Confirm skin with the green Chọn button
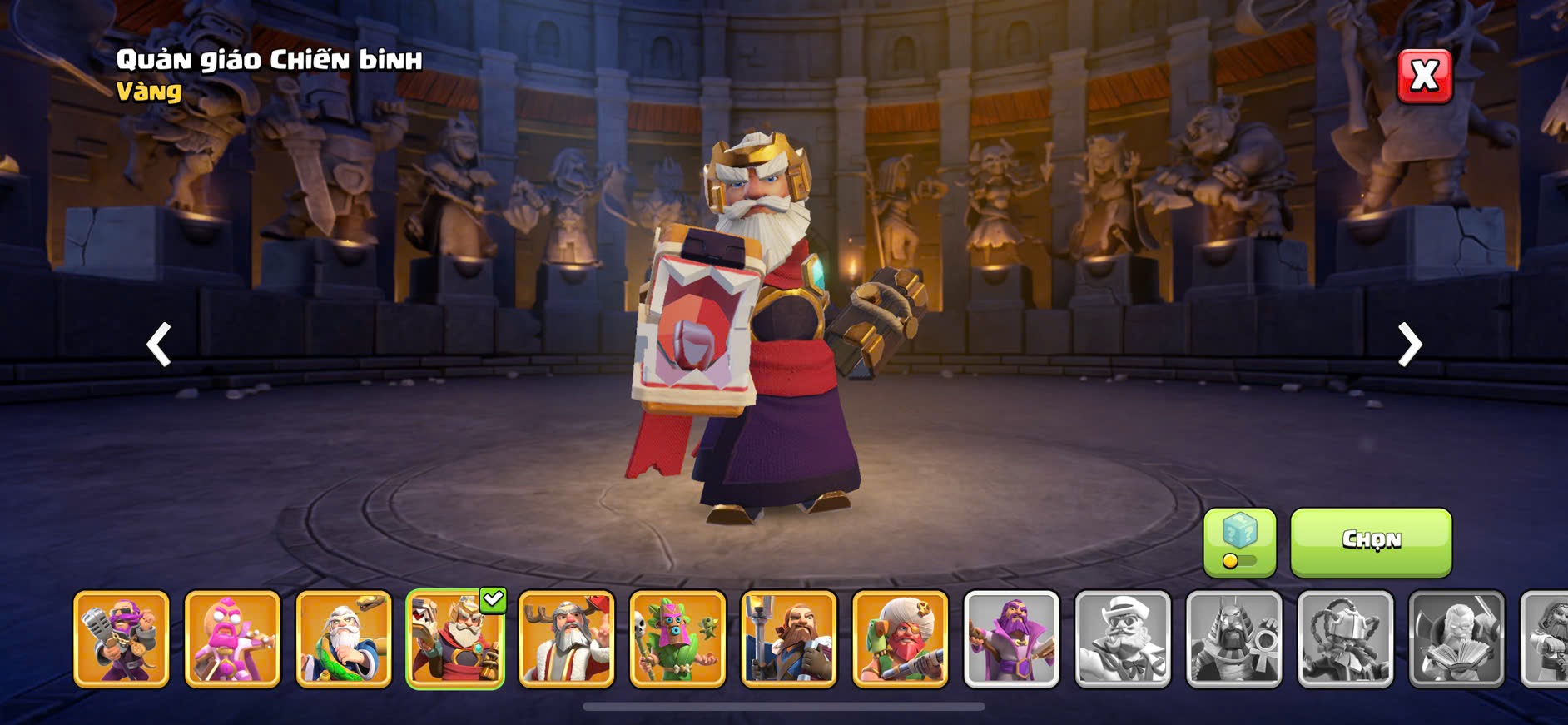Viewport: 1568px width, 725px height. (x=1371, y=542)
